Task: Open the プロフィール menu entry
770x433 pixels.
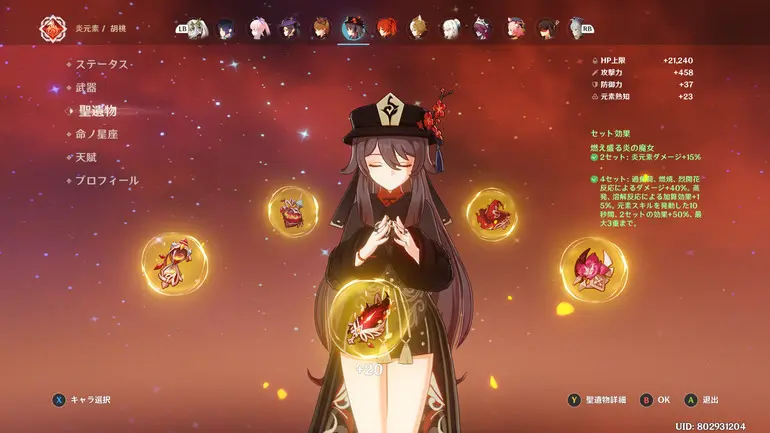Action: click(106, 181)
